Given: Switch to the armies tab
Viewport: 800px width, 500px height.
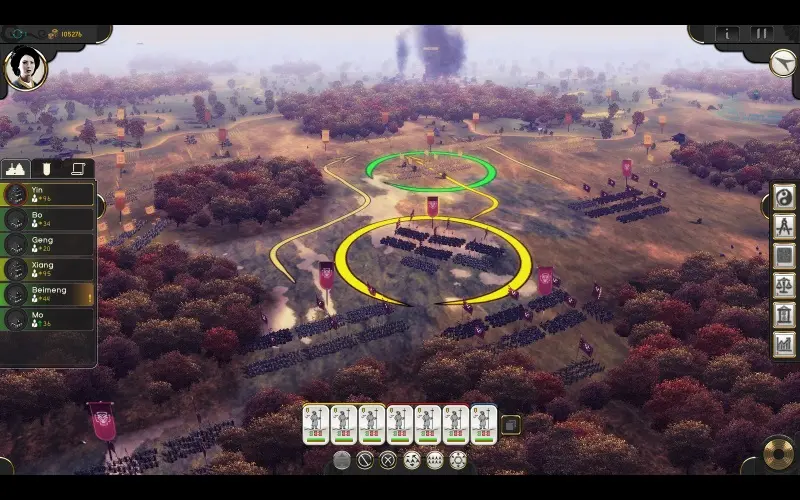Looking at the screenshot, I should point(16,169).
